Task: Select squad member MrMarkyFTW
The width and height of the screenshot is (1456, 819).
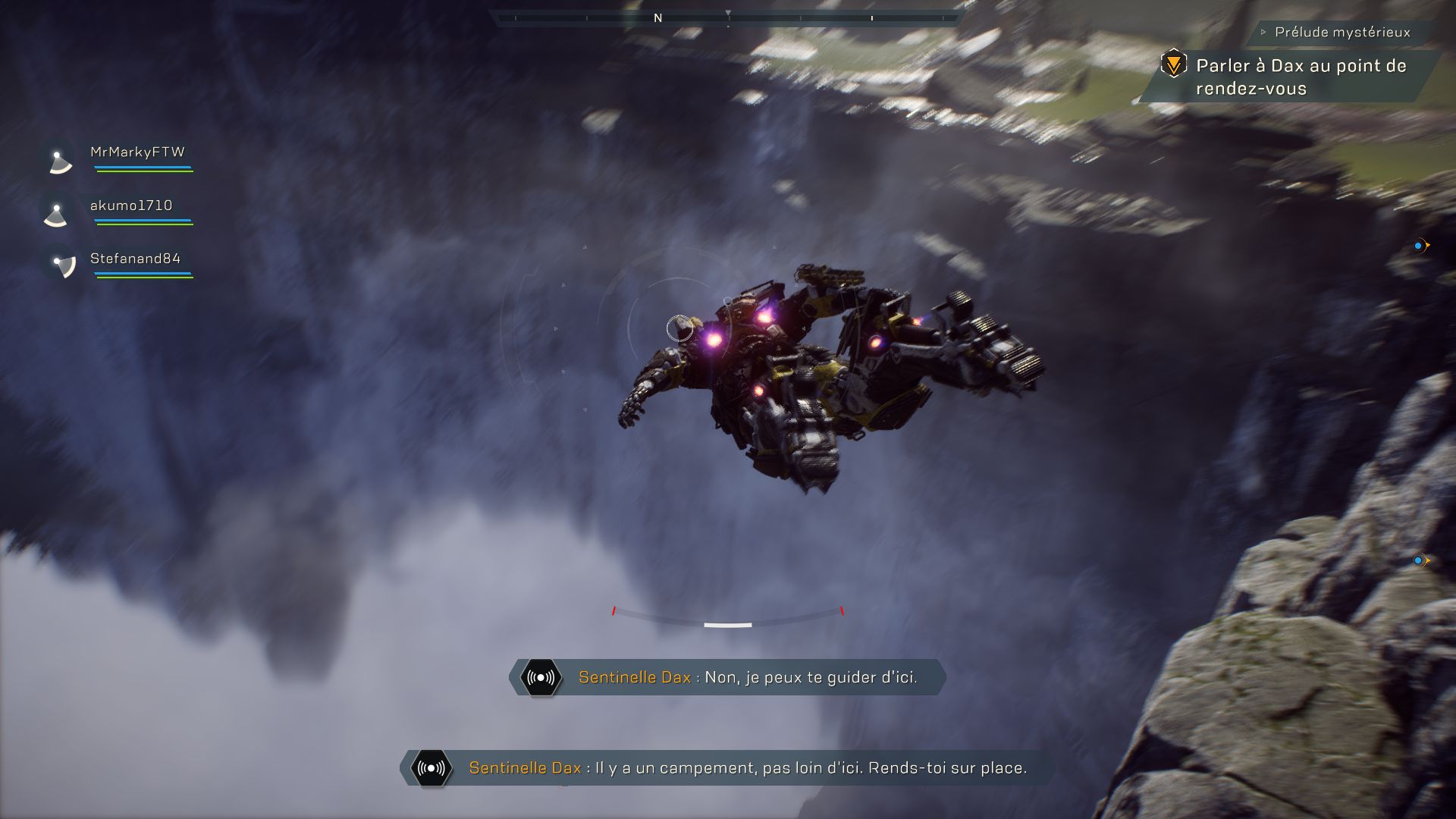Action: point(136,152)
